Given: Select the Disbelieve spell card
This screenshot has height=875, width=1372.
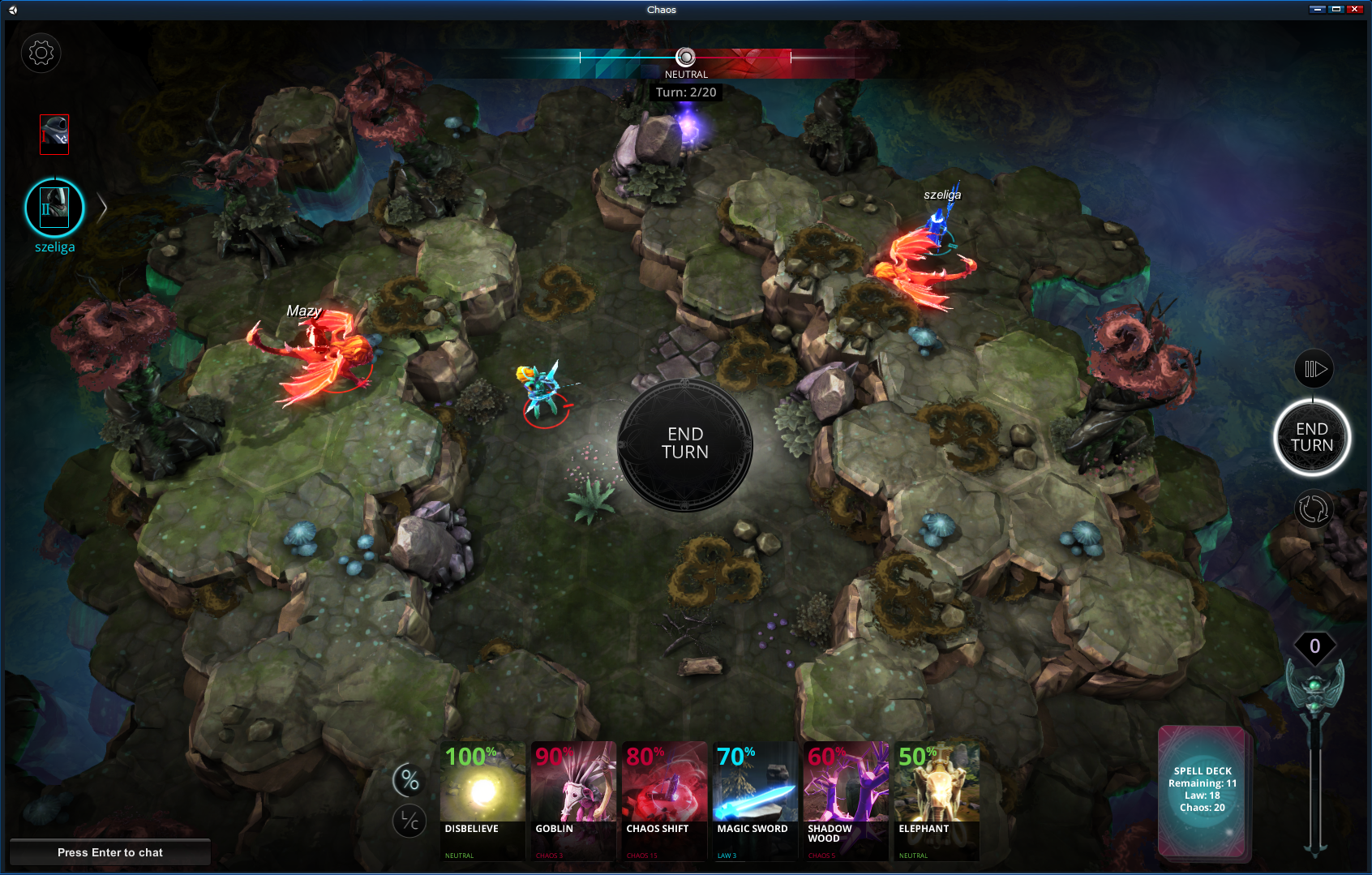Looking at the screenshot, I should (x=482, y=800).
